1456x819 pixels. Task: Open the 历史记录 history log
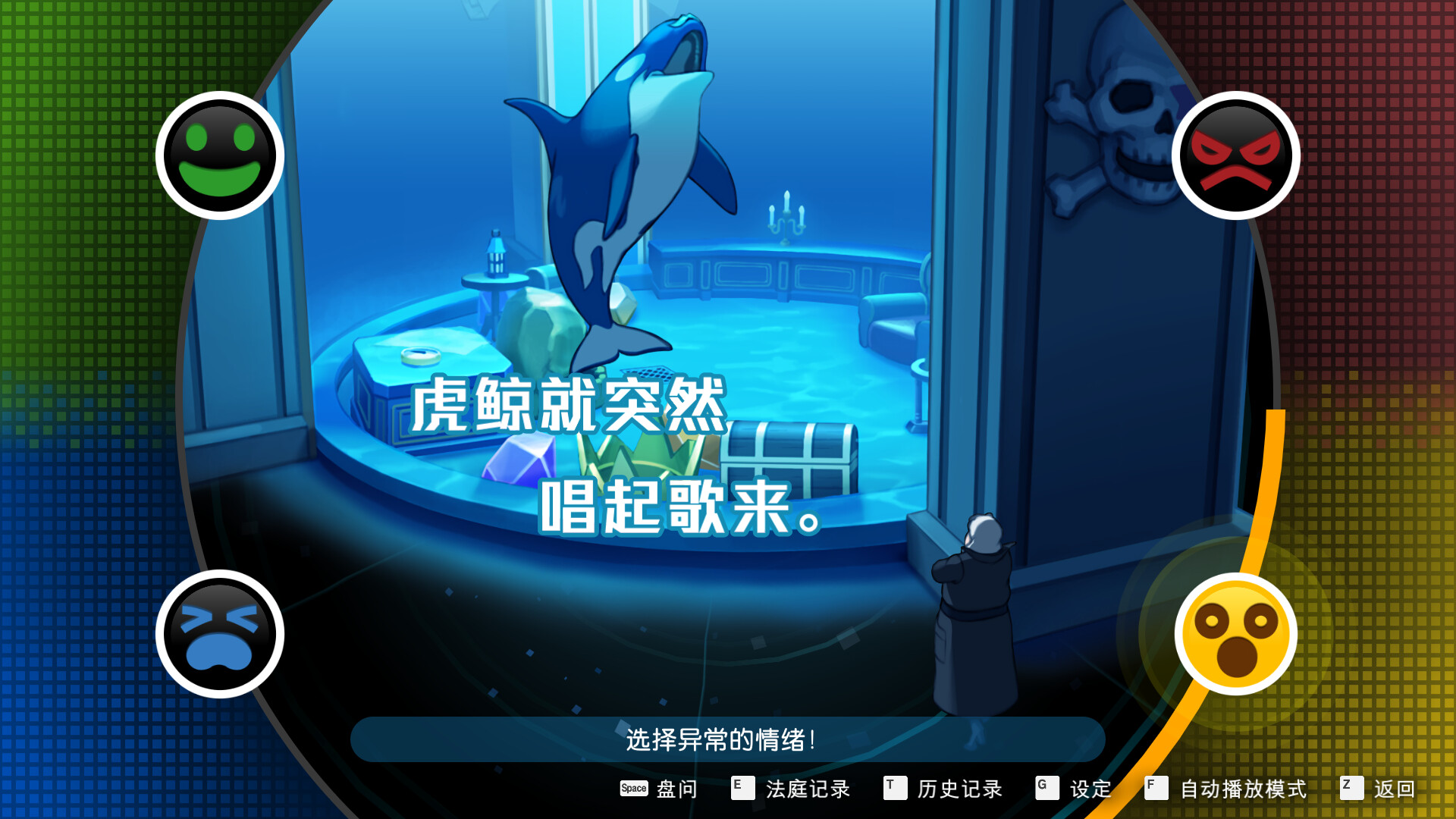click(959, 790)
